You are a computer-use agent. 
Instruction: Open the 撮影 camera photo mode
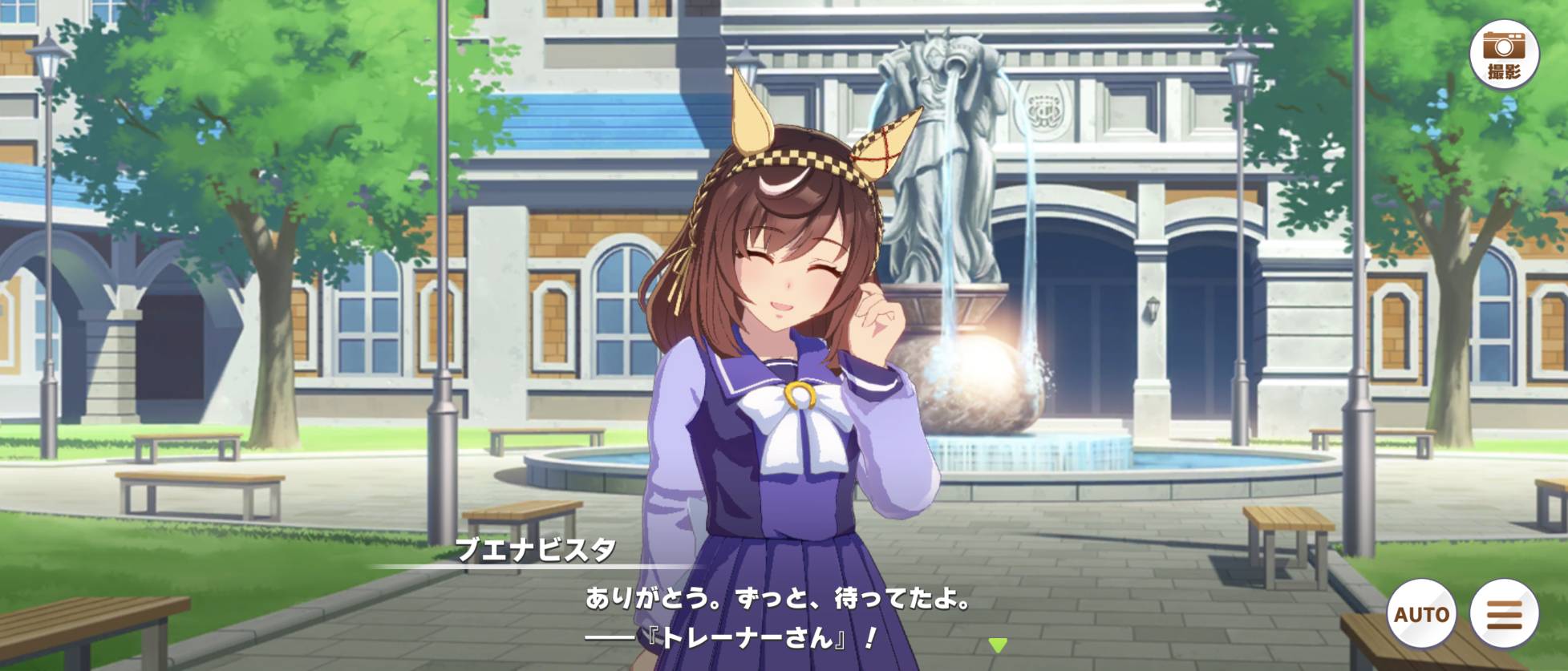[1504, 54]
